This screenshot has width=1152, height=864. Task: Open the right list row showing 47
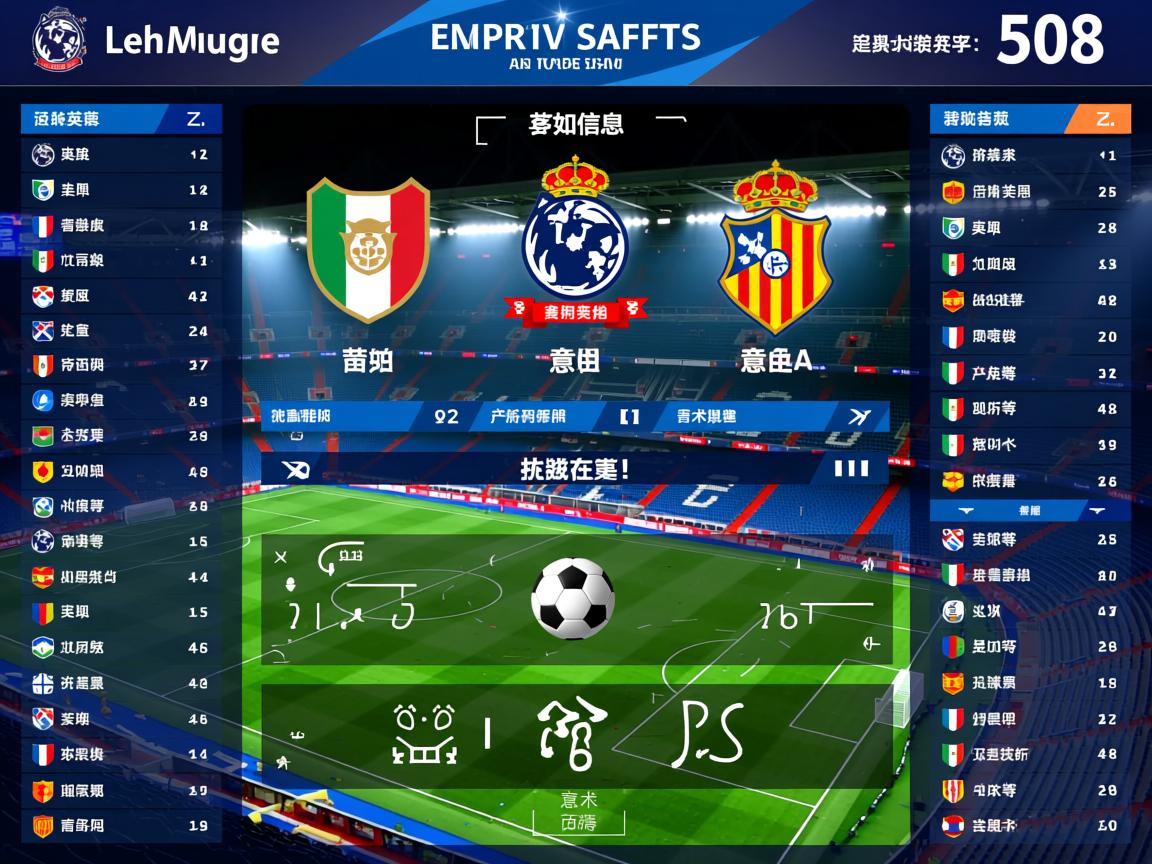coord(1030,611)
